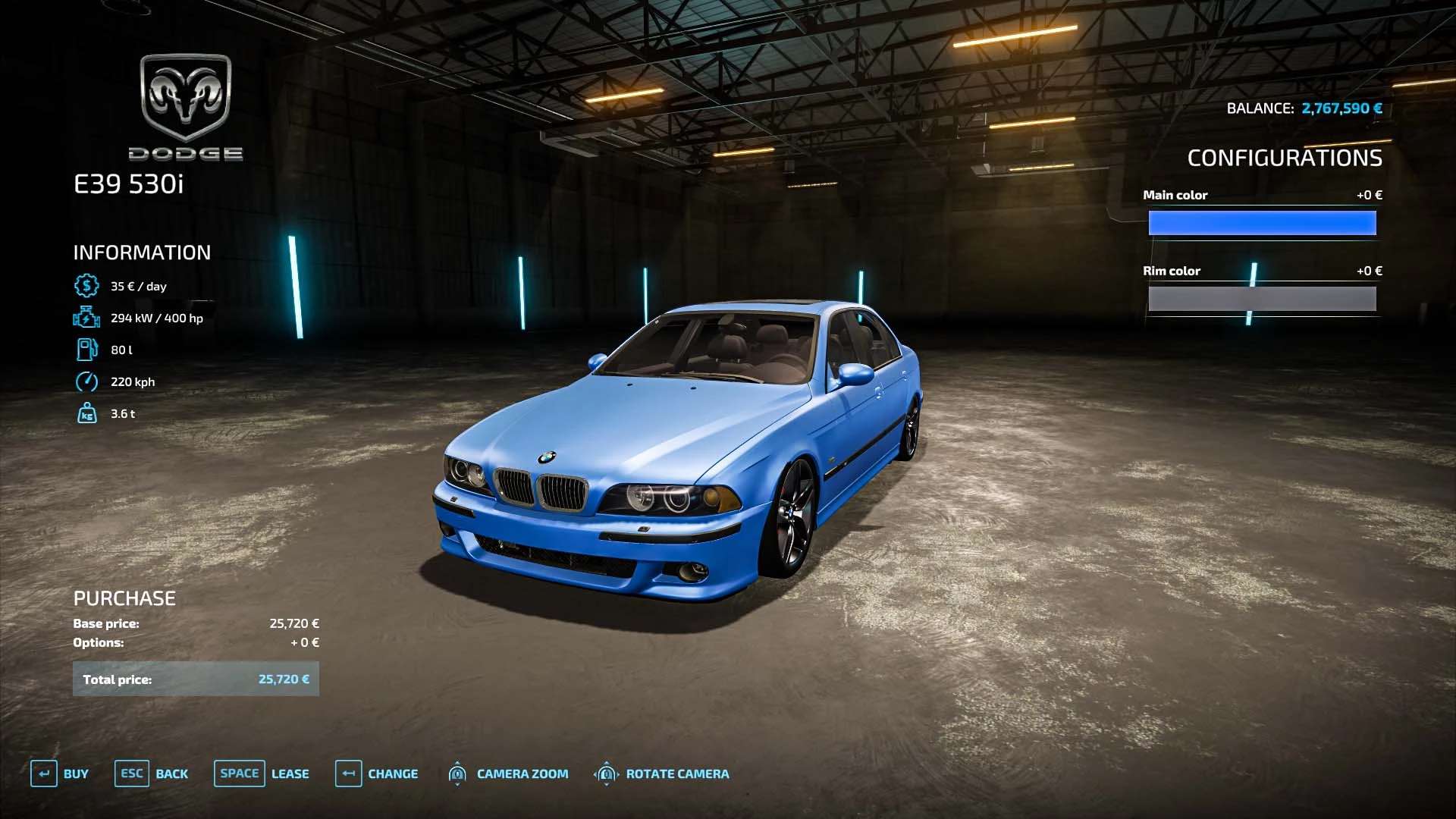This screenshot has width=1456, height=819.
Task: Lease the vehicle instead of buying
Action: (262, 773)
